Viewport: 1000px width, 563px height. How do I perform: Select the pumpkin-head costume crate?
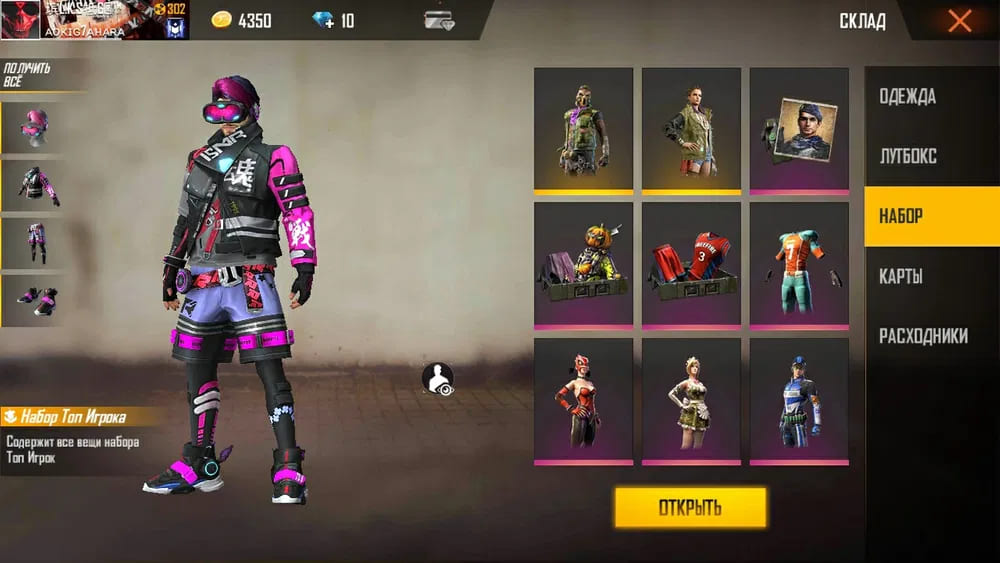583,264
